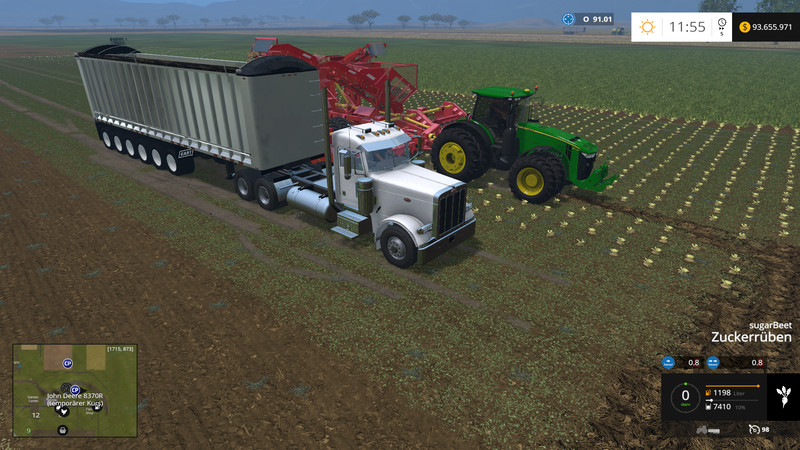Click the blue compass crosshair icon

pyautogui.click(x=569, y=18)
